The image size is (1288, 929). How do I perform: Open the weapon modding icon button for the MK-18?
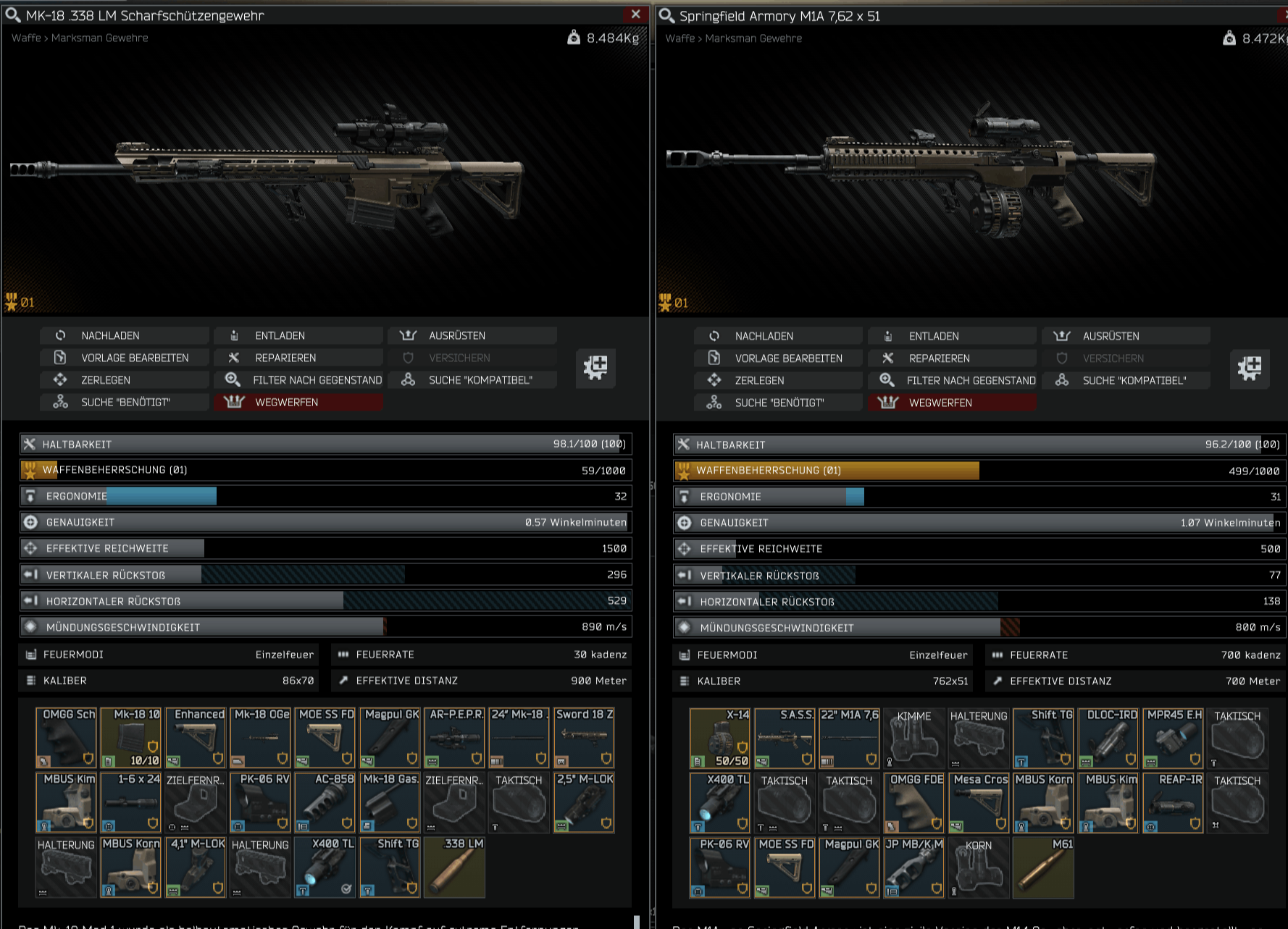coord(595,368)
